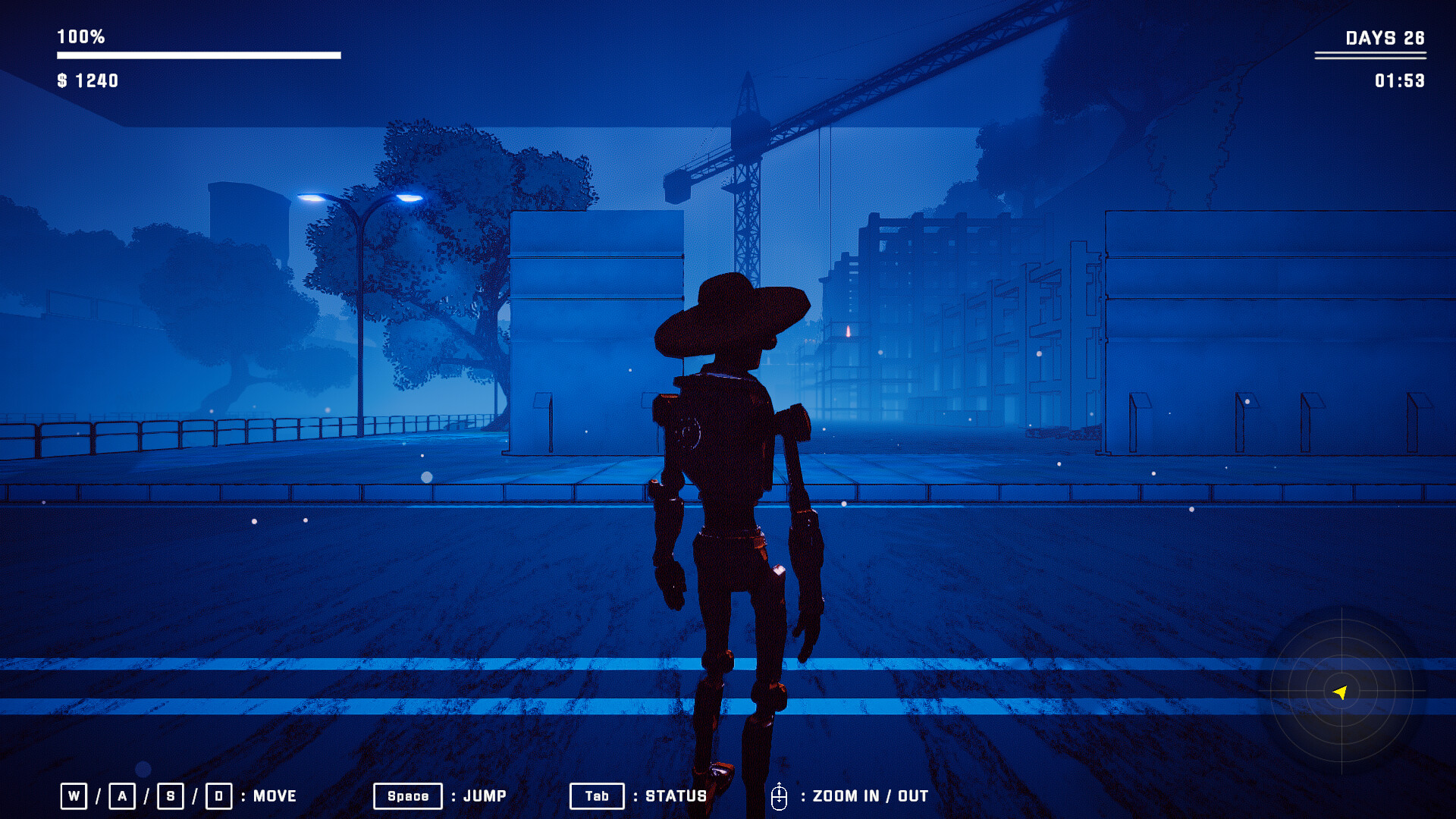Toggle the ZOOM IN / OUT hint

(869, 796)
